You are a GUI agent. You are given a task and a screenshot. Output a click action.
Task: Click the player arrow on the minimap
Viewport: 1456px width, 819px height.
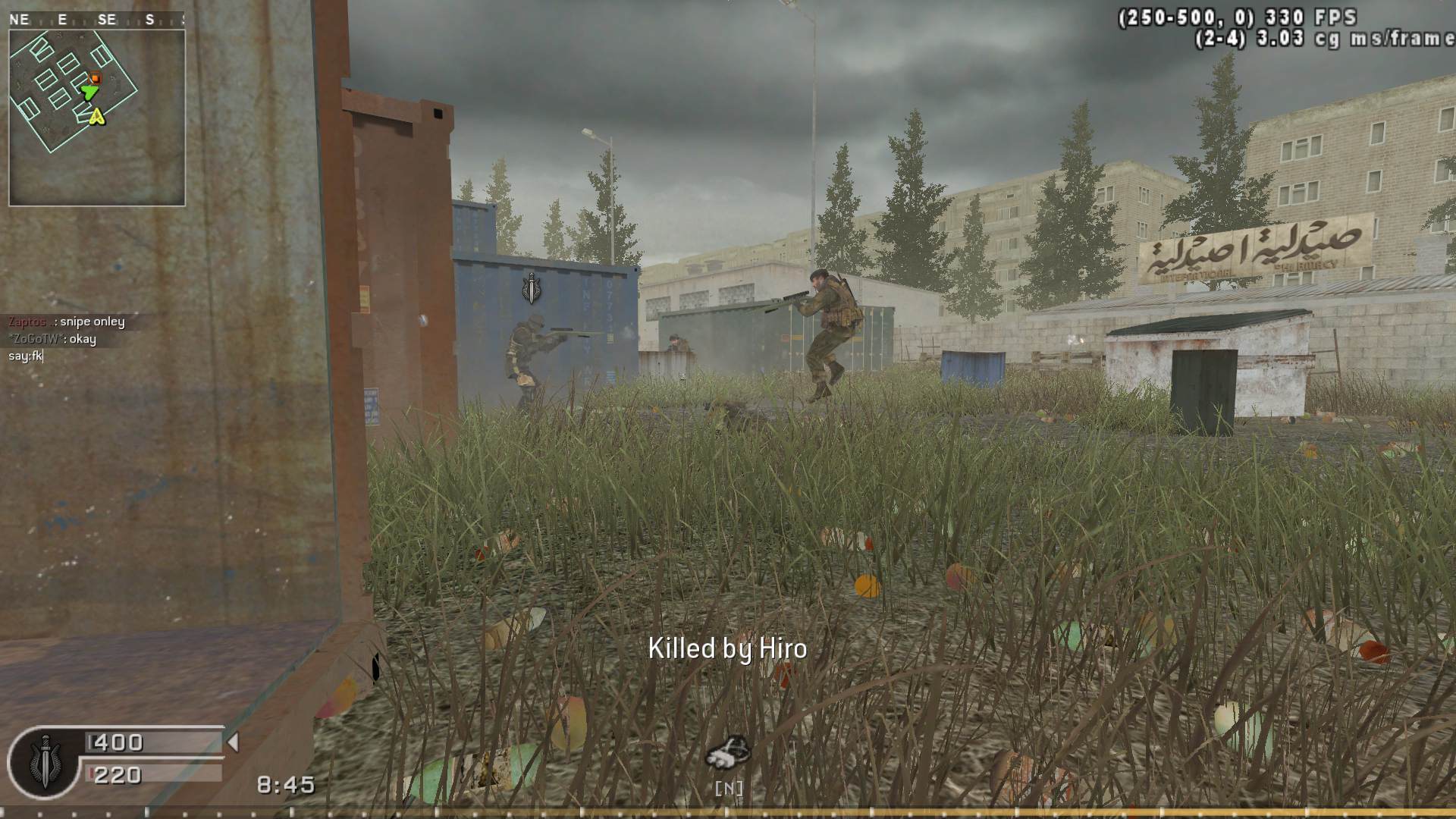91,91
